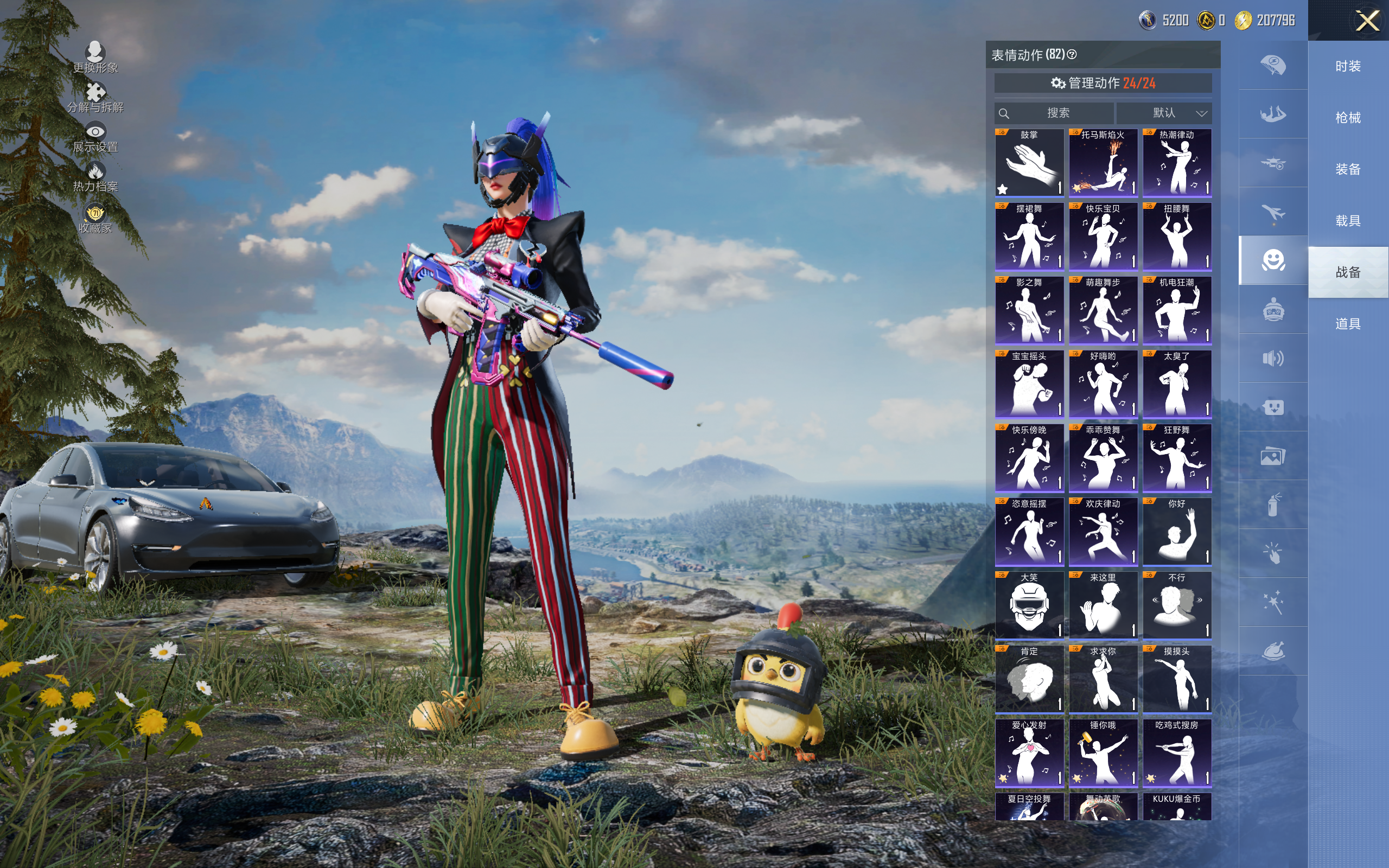Open the 收藏家 collector page
This screenshot has height=868, width=1389.
[95, 219]
